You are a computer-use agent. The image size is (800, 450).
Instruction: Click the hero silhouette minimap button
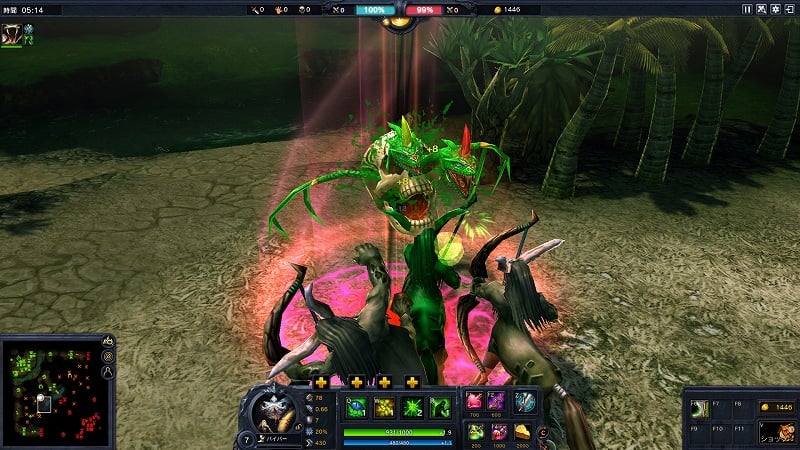tap(108, 372)
